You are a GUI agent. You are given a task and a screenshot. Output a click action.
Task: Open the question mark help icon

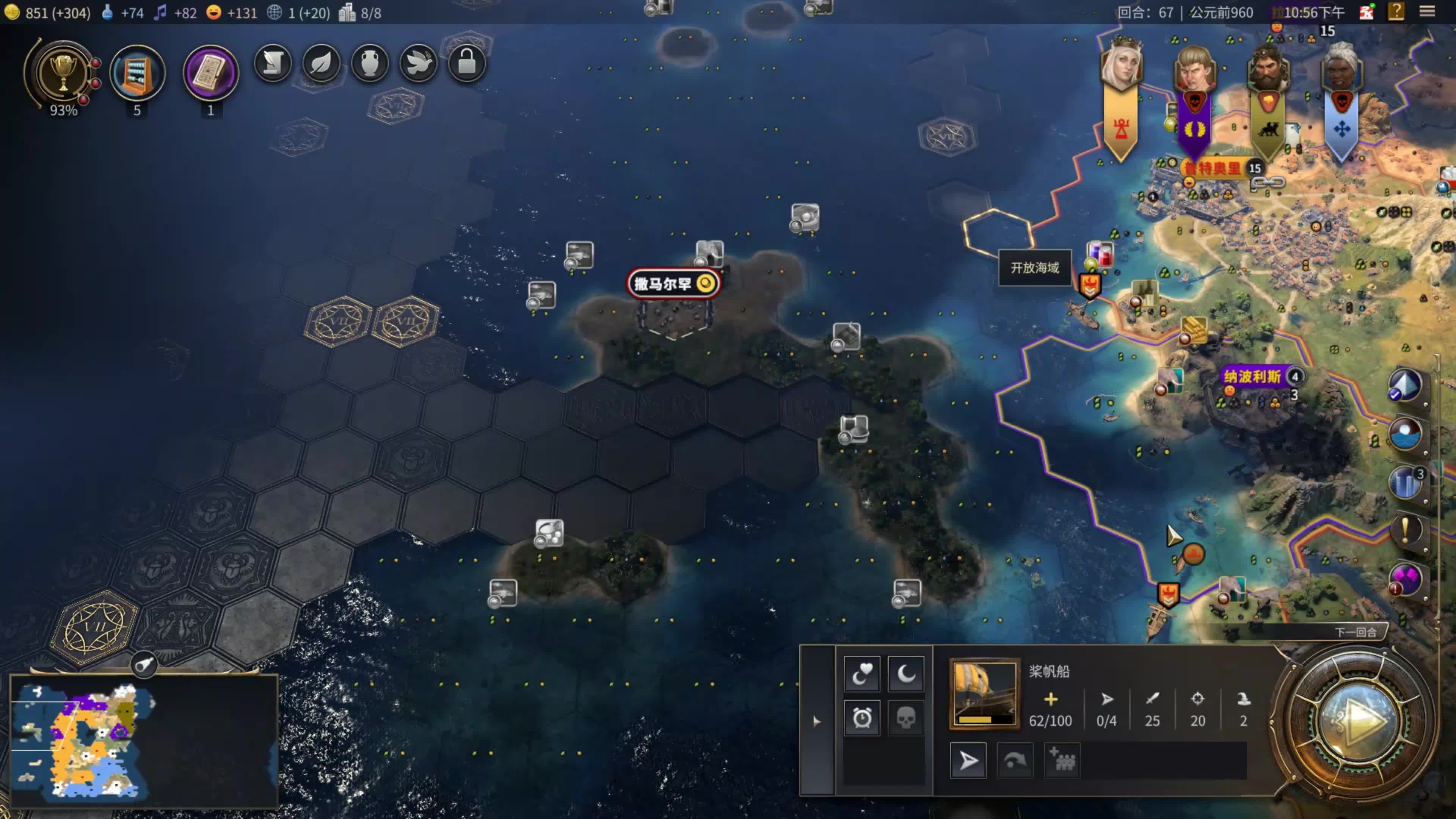pos(1395,12)
